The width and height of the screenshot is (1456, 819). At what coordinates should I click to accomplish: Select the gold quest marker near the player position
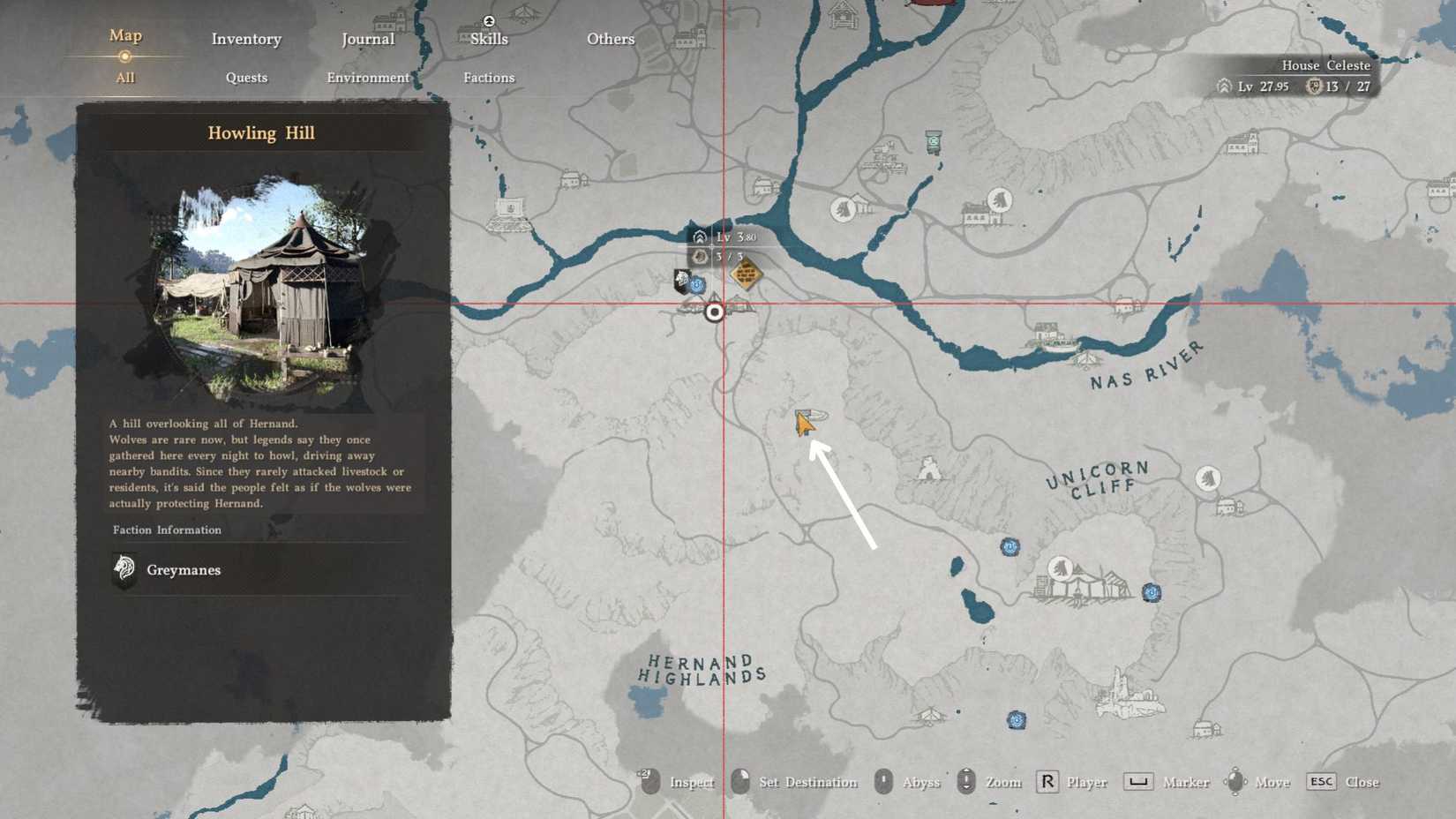pyautogui.click(x=744, y=274)
